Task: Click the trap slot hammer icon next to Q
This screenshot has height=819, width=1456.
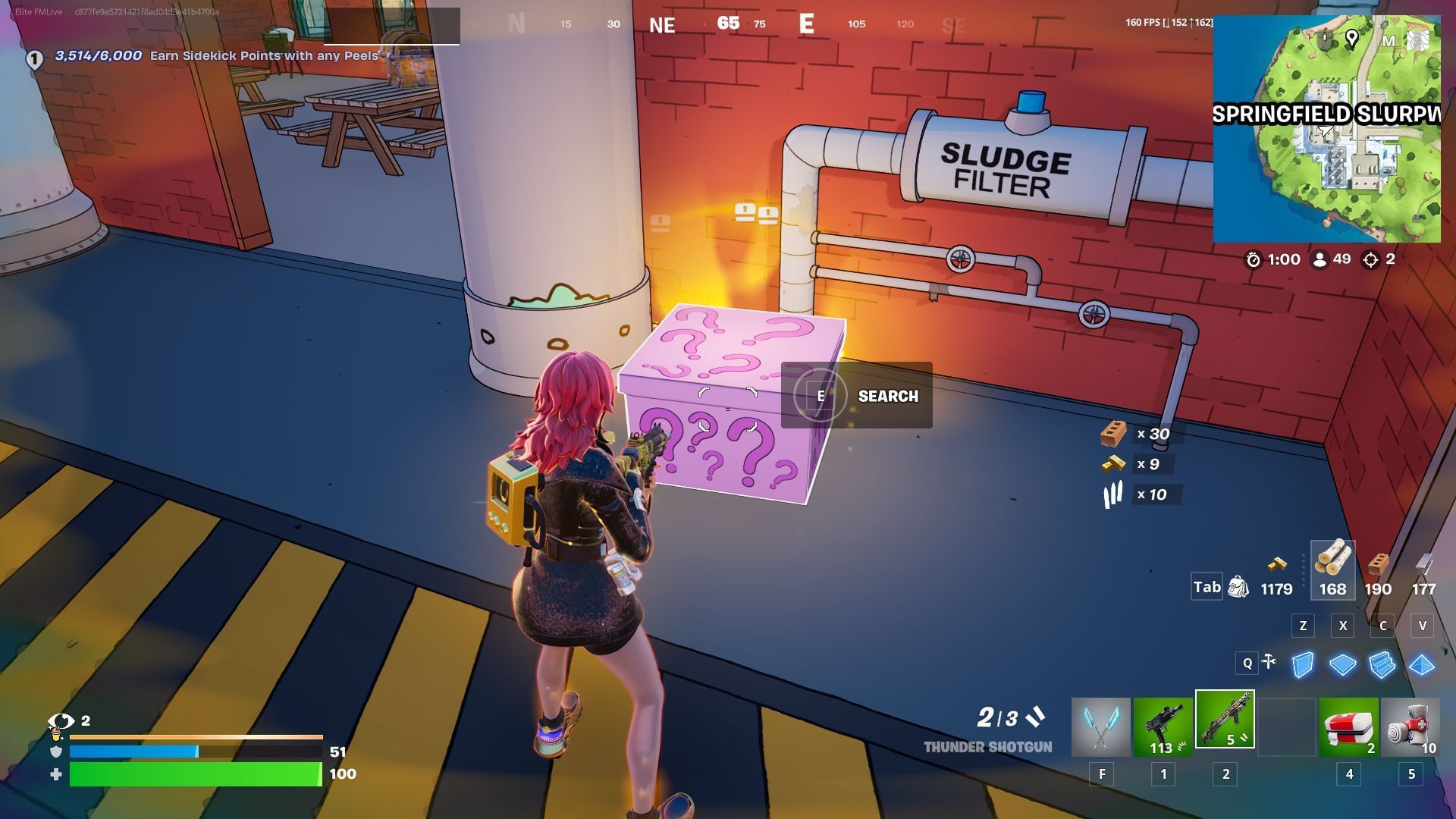Action: pyautogui.click(x=1269, y=662)
